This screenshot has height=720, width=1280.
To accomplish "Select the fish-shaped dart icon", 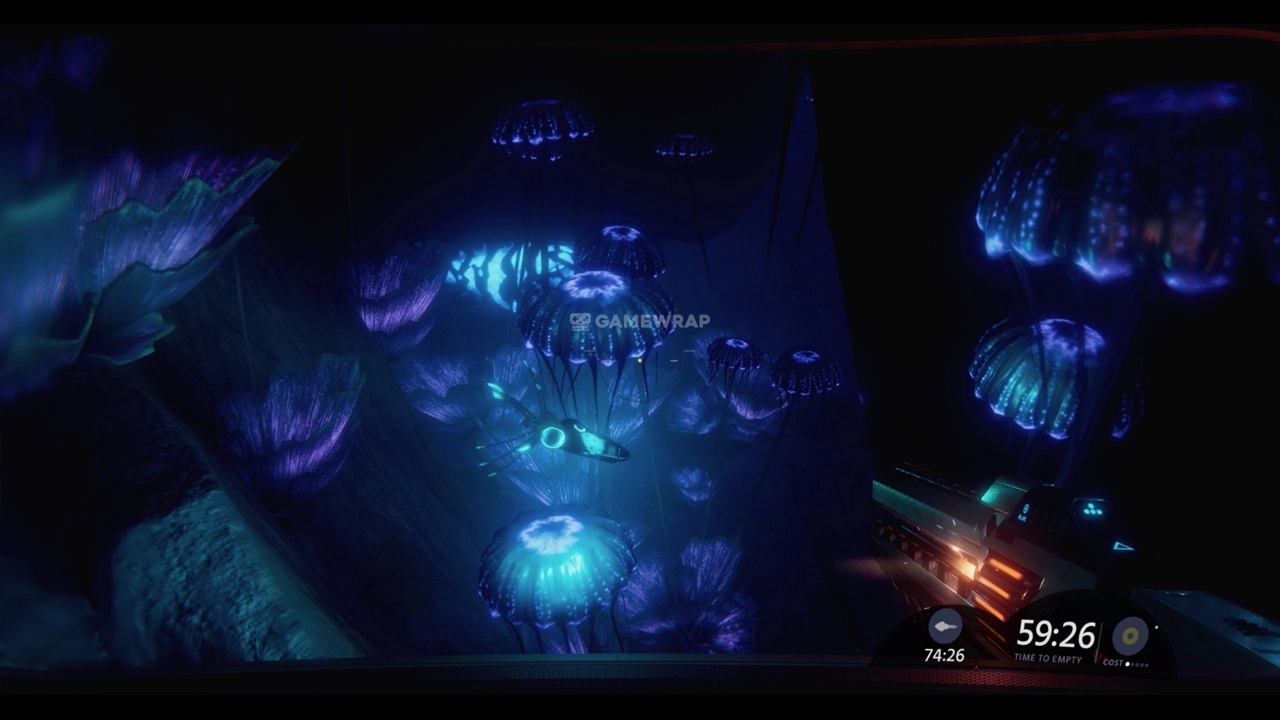I will pyautogui.click(x=944, y=627).
